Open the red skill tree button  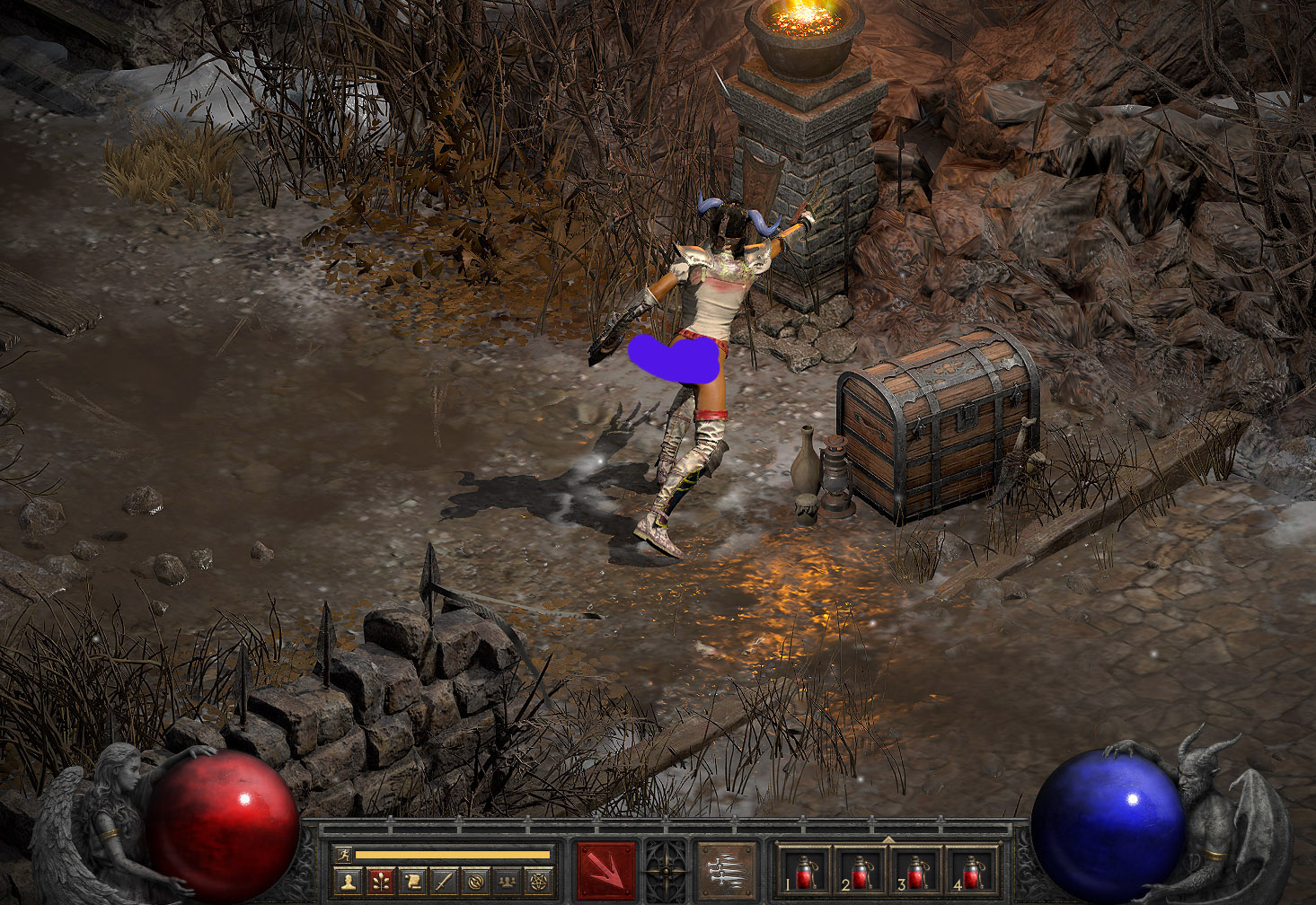(380, 882)
